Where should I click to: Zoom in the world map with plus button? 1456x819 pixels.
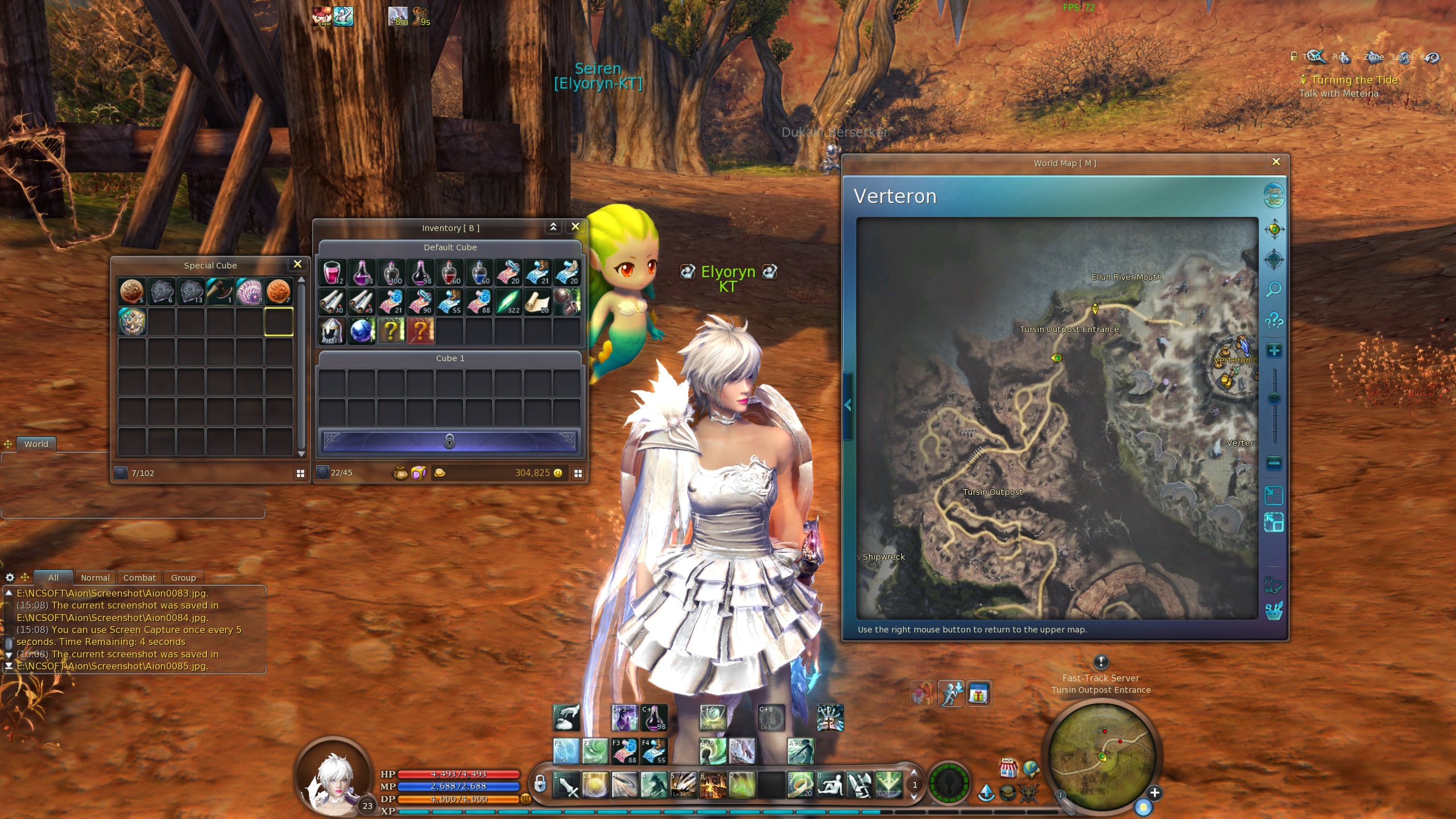point(1274,350)
